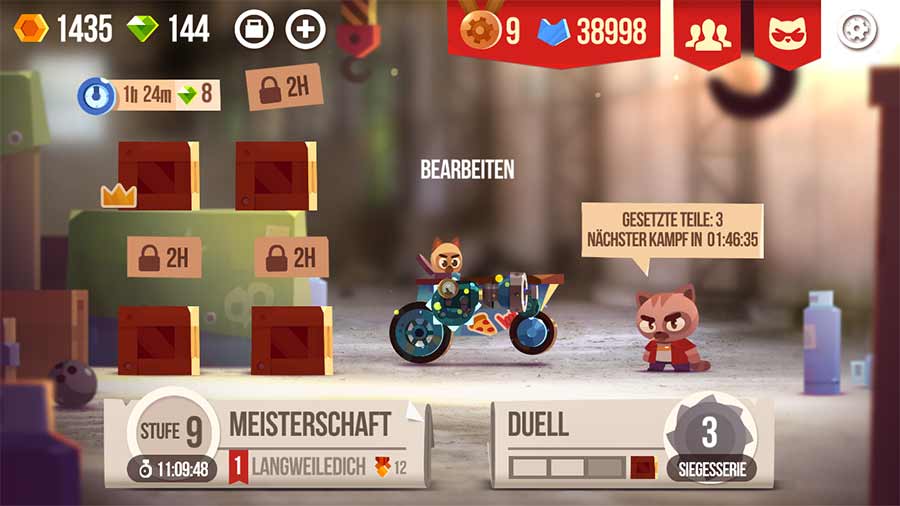Click the round padlock button

(x=254, y=29)
